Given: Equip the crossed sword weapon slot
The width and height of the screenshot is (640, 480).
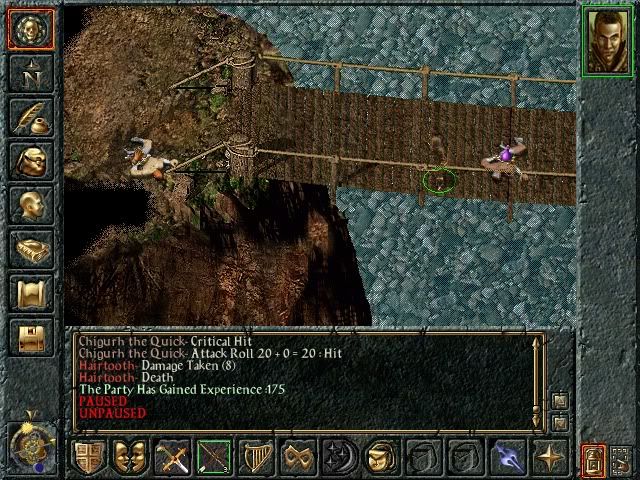Looking at the screenshot, I should coord(173,457).
